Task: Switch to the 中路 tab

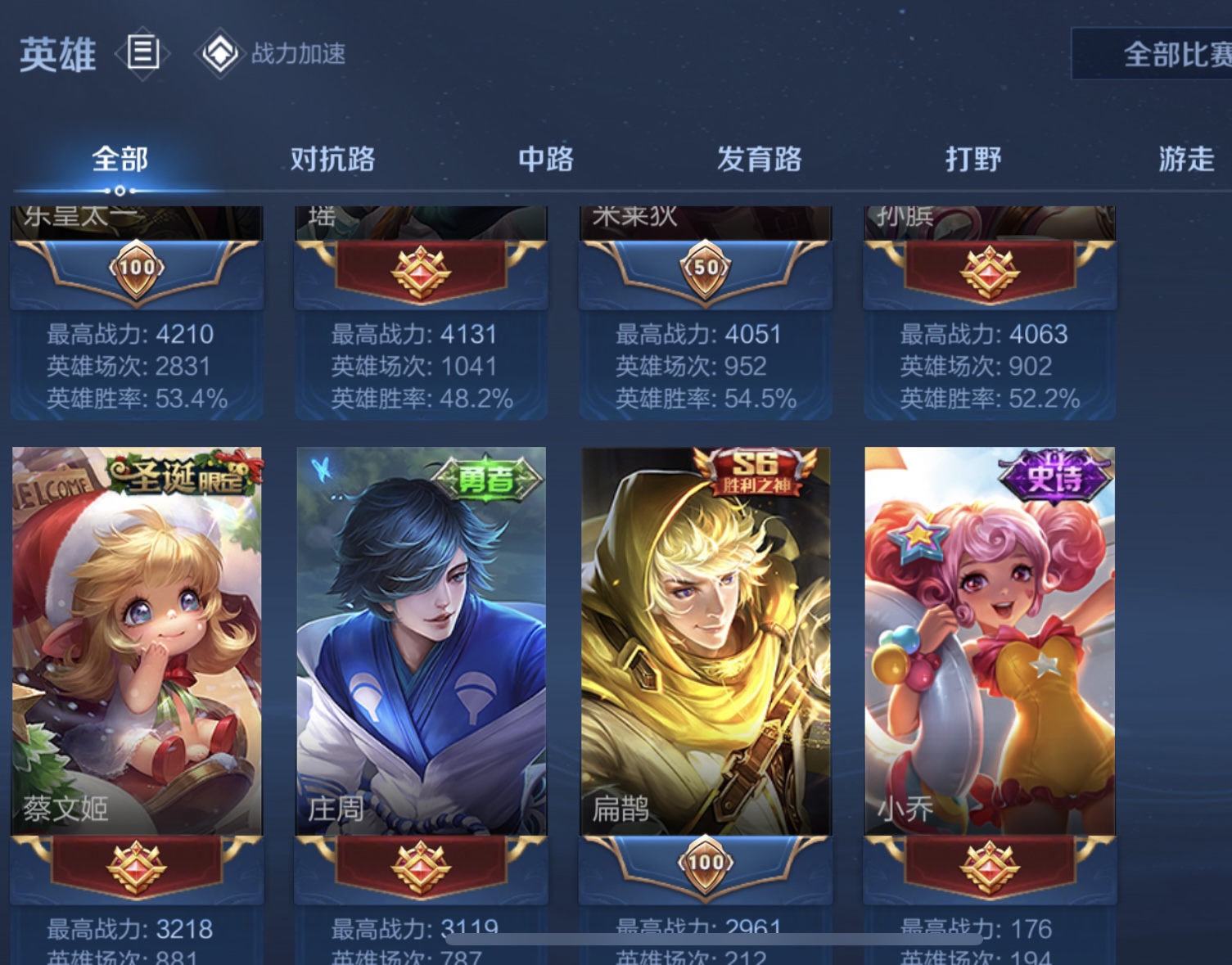Action: coord(544,159)
